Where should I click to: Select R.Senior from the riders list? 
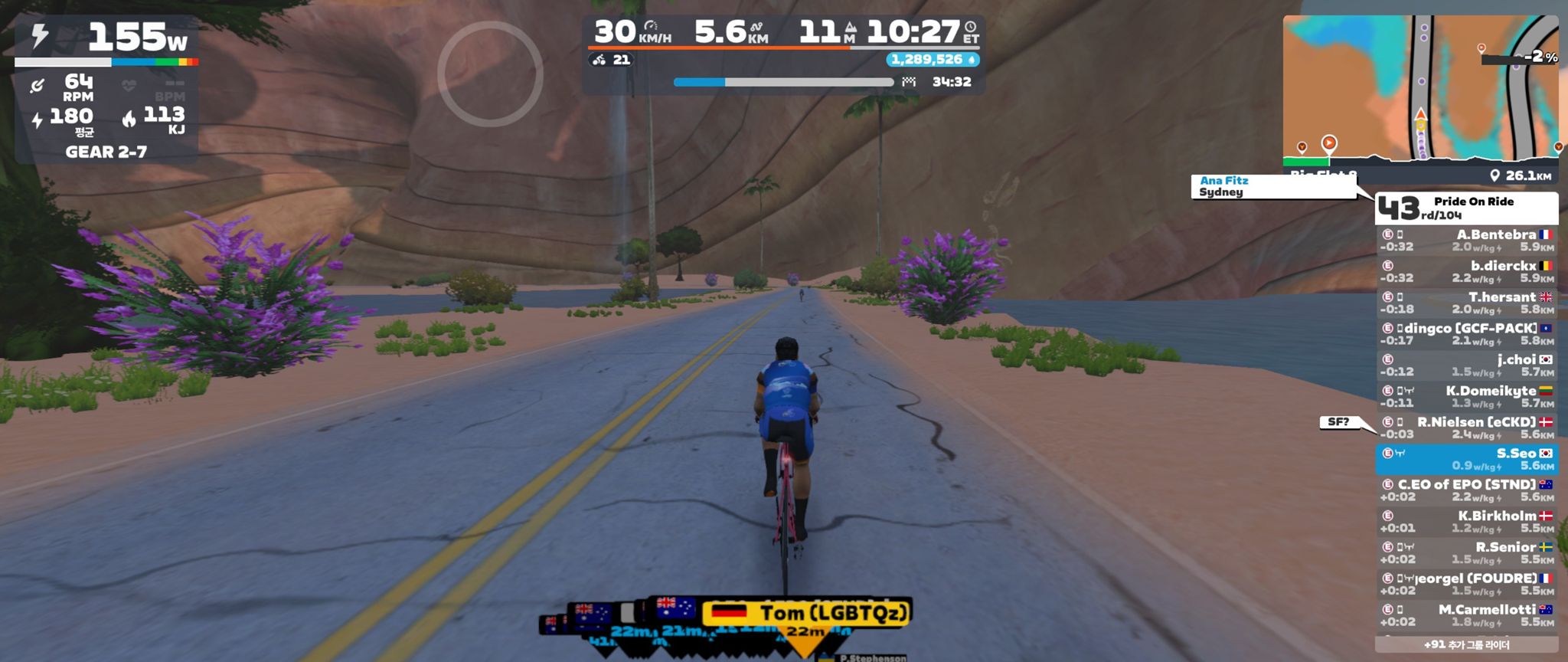tap(1466, 553)
